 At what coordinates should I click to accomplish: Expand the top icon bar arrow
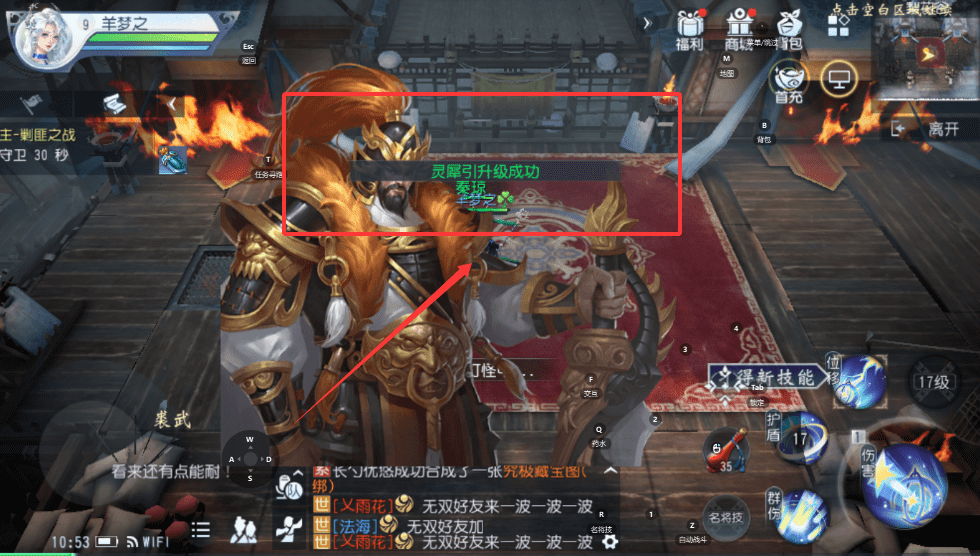(x=648, y=22)
